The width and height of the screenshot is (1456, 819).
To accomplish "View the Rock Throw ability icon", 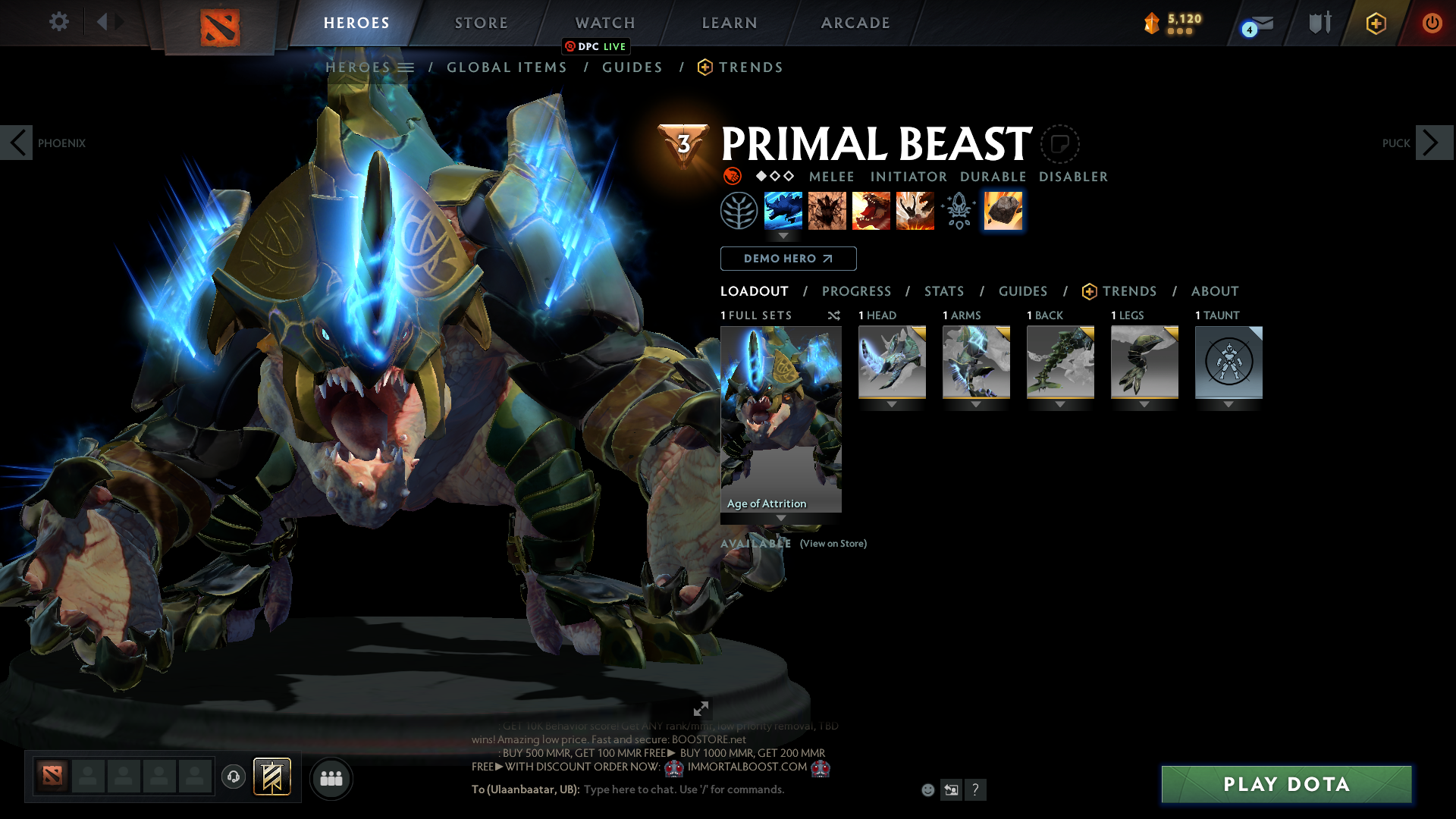I will [x=1003, y=211].
